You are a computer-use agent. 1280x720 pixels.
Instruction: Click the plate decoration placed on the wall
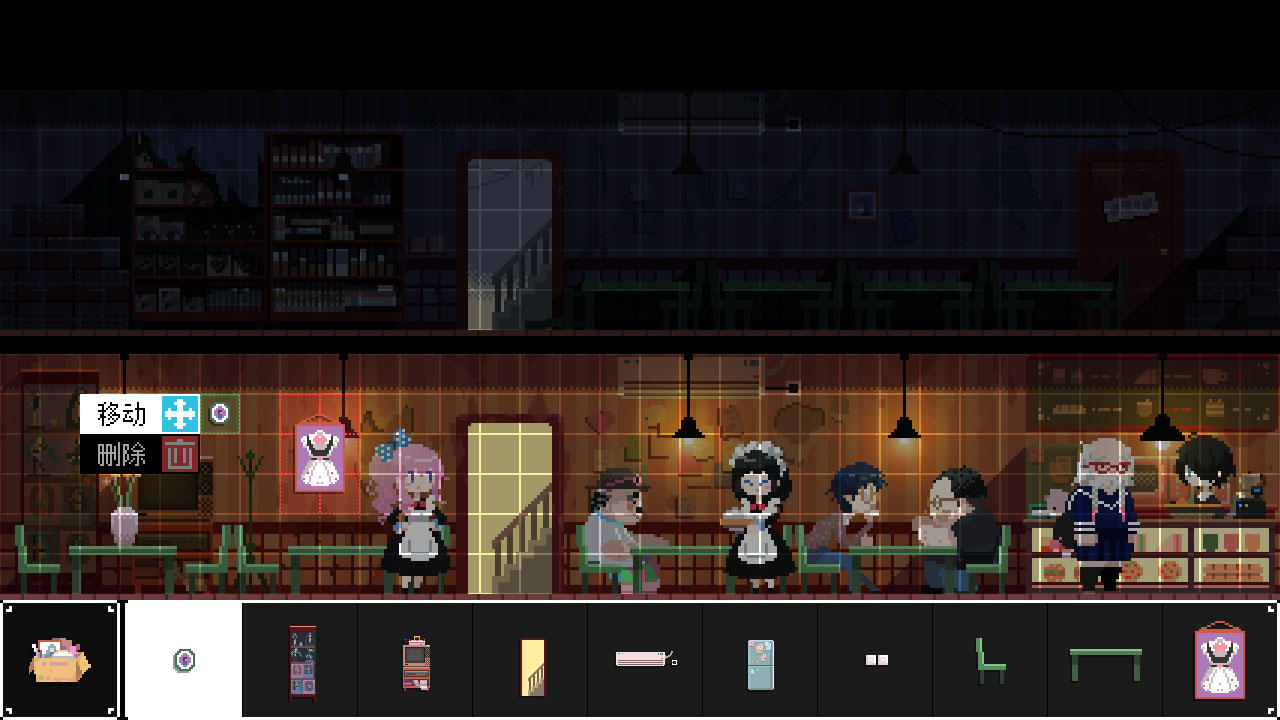[221, 412]
